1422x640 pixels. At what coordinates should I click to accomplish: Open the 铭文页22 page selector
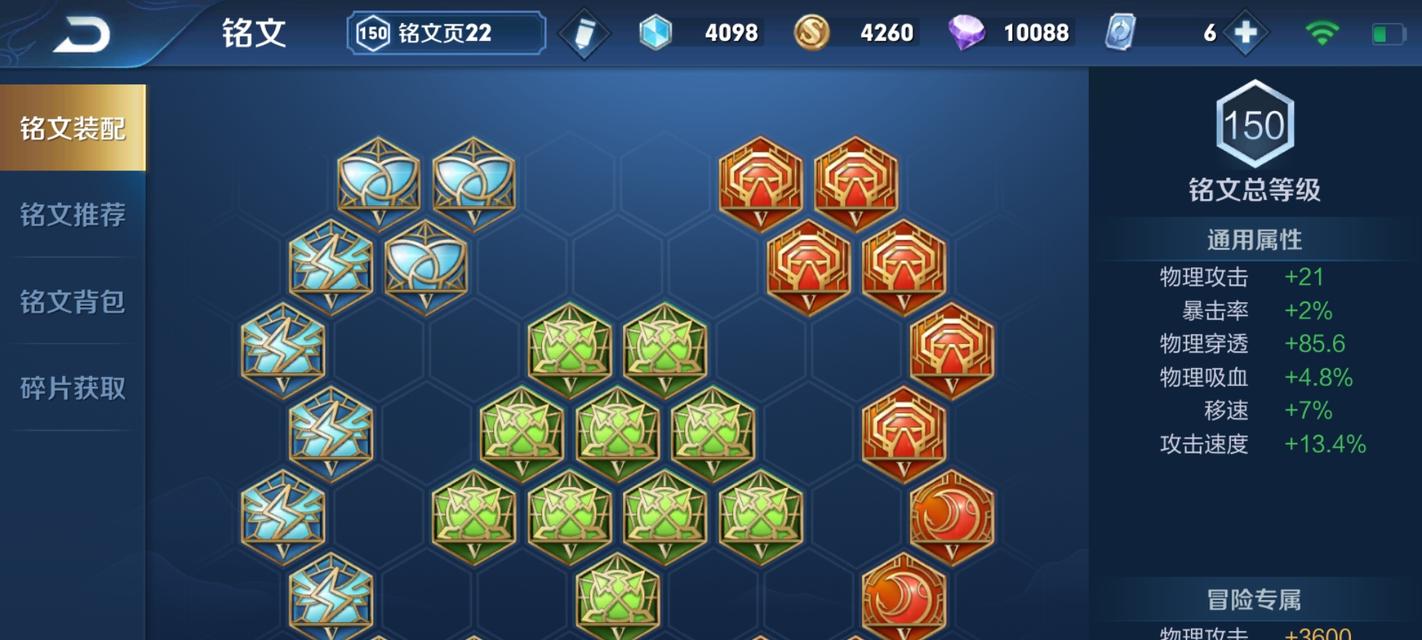click(x=446, y=33)
